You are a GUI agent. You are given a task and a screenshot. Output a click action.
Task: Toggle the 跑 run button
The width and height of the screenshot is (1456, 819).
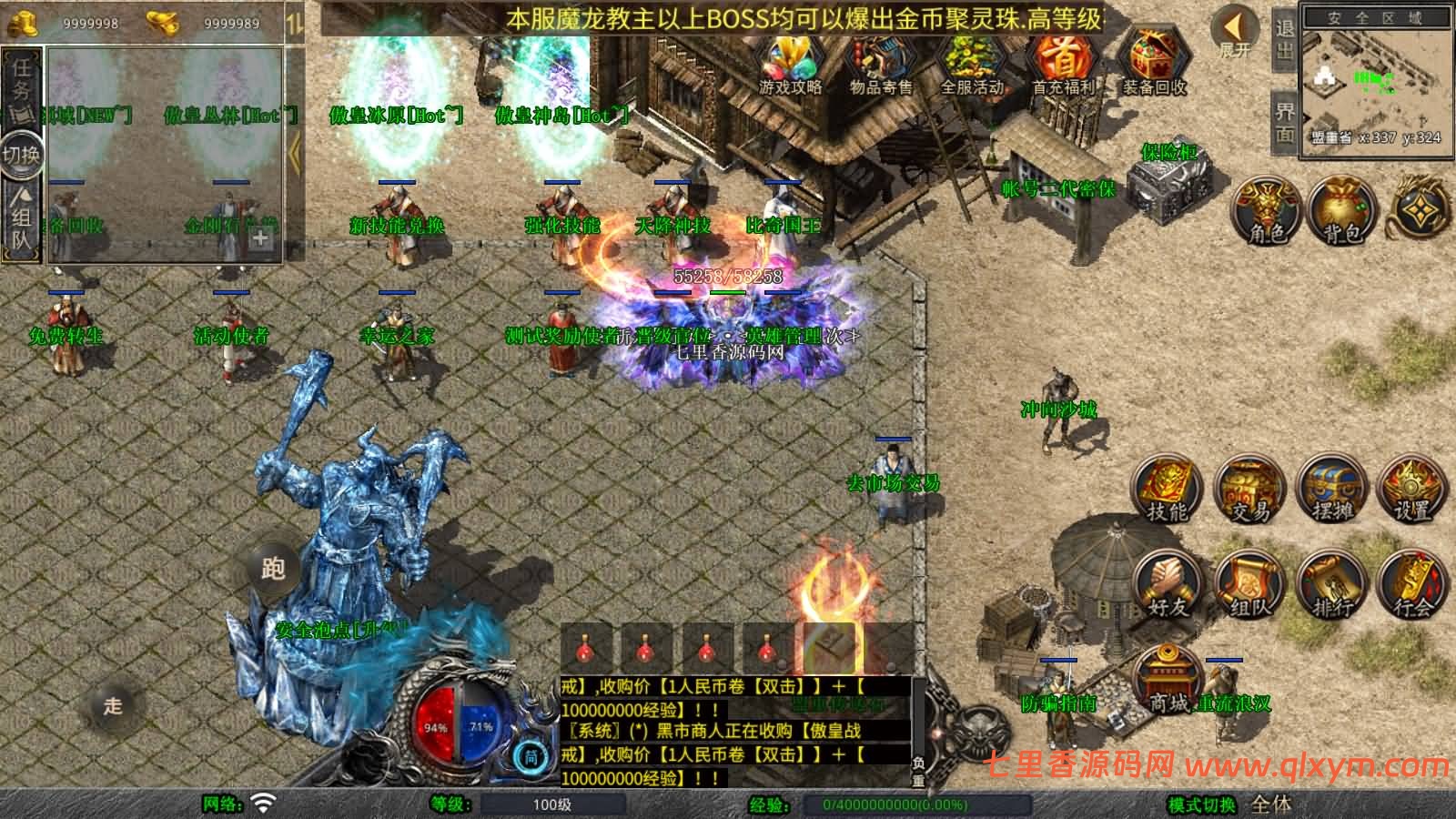pyautogui.click(x=274, y=568)
